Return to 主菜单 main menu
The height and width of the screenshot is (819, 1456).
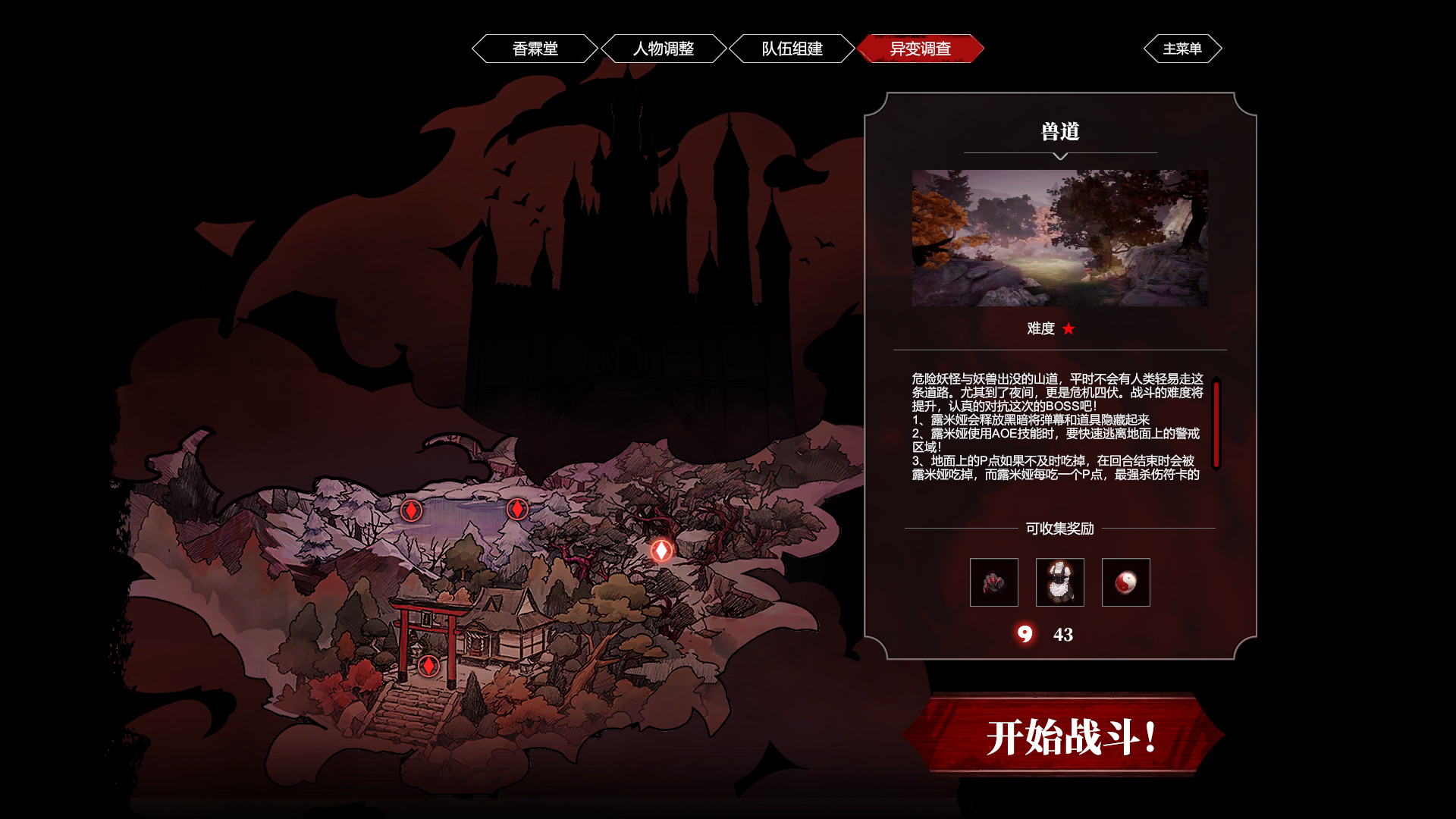(x=1183, y=49)
